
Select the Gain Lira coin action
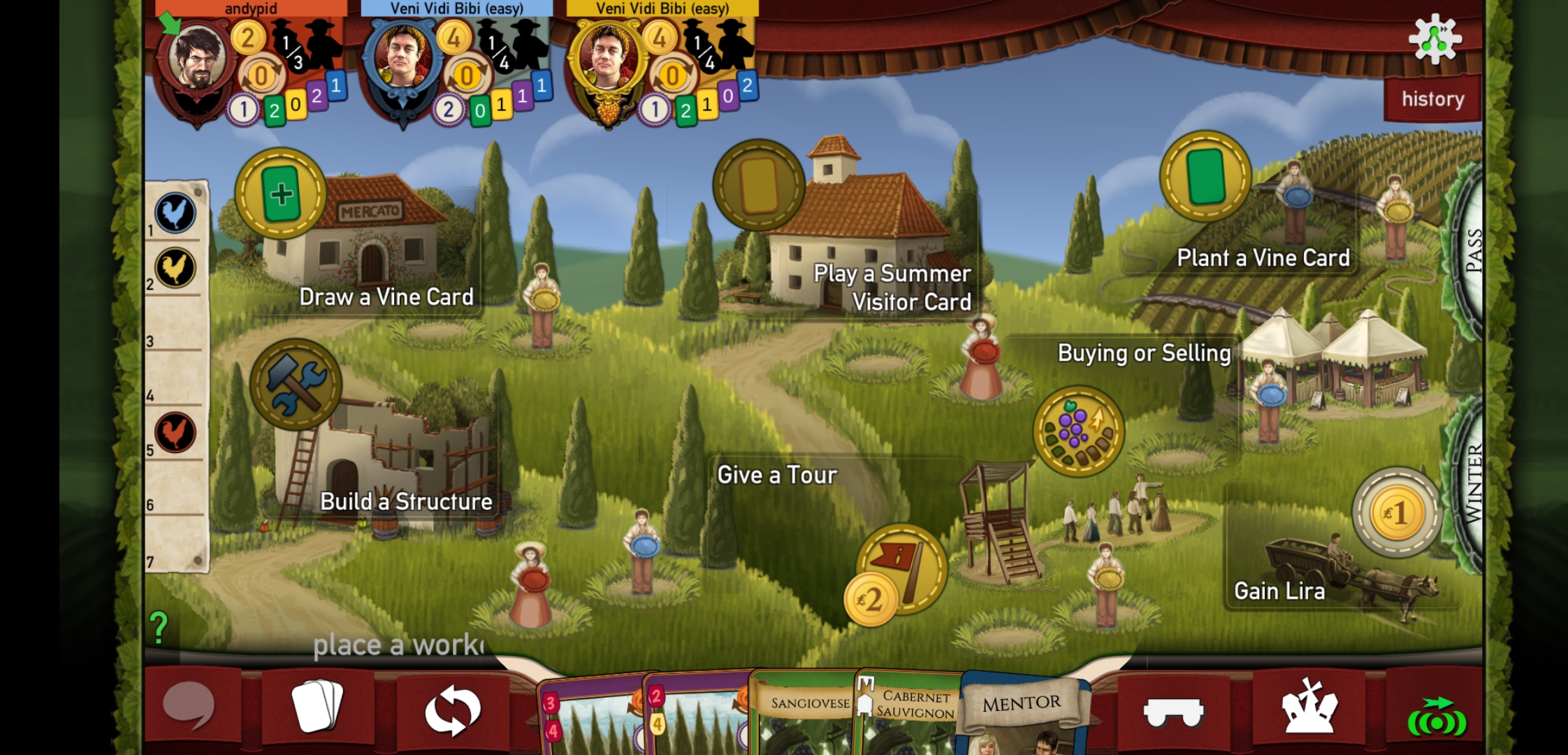[1396, 512]
